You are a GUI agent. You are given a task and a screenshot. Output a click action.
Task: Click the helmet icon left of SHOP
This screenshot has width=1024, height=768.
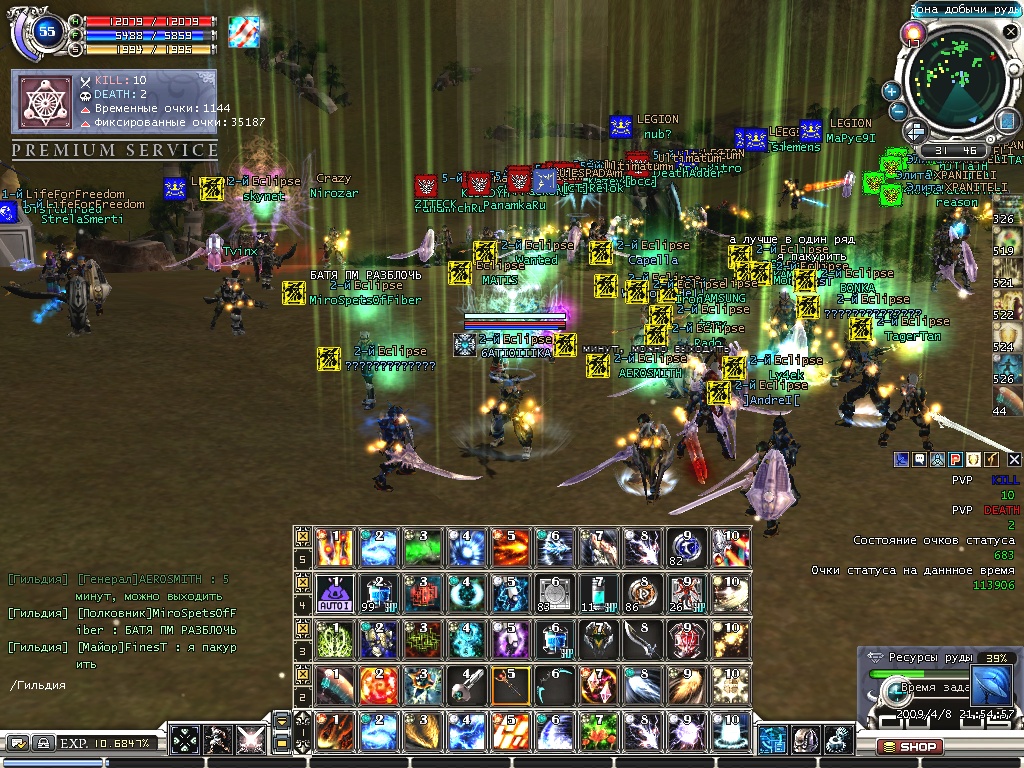806,740
